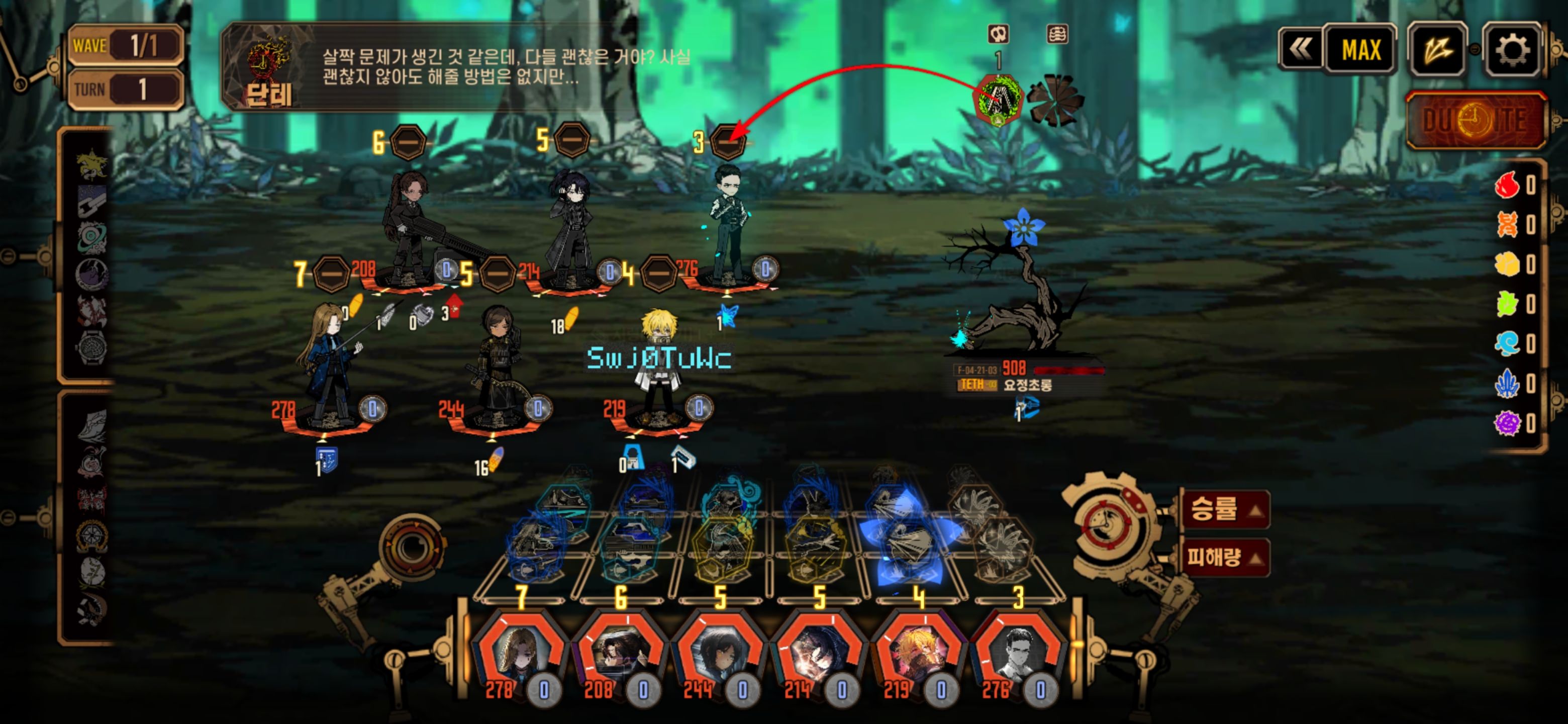Select the 승률 win rate auto-pick button

click(1224, 509)
